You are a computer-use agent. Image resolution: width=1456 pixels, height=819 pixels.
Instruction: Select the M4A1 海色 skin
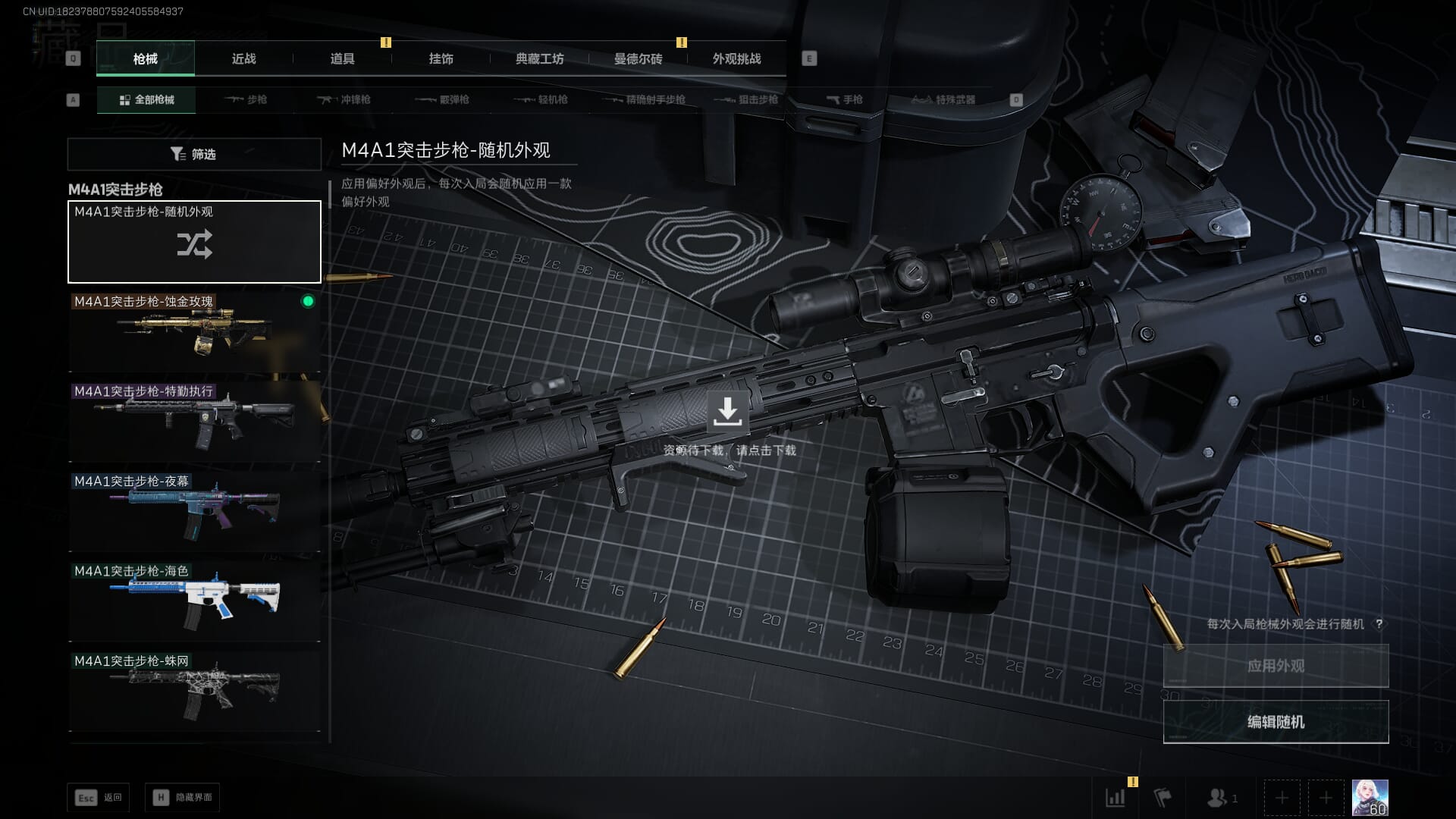194,601
